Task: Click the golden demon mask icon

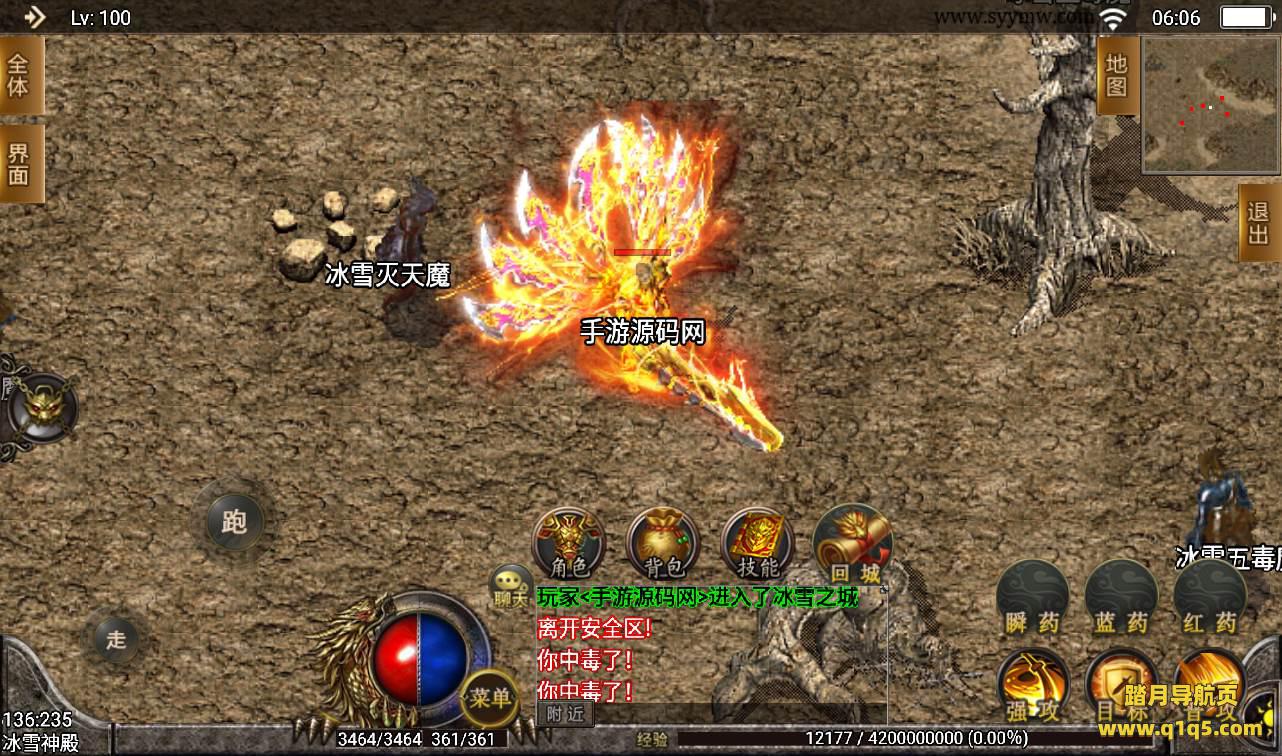Action: 42,406
